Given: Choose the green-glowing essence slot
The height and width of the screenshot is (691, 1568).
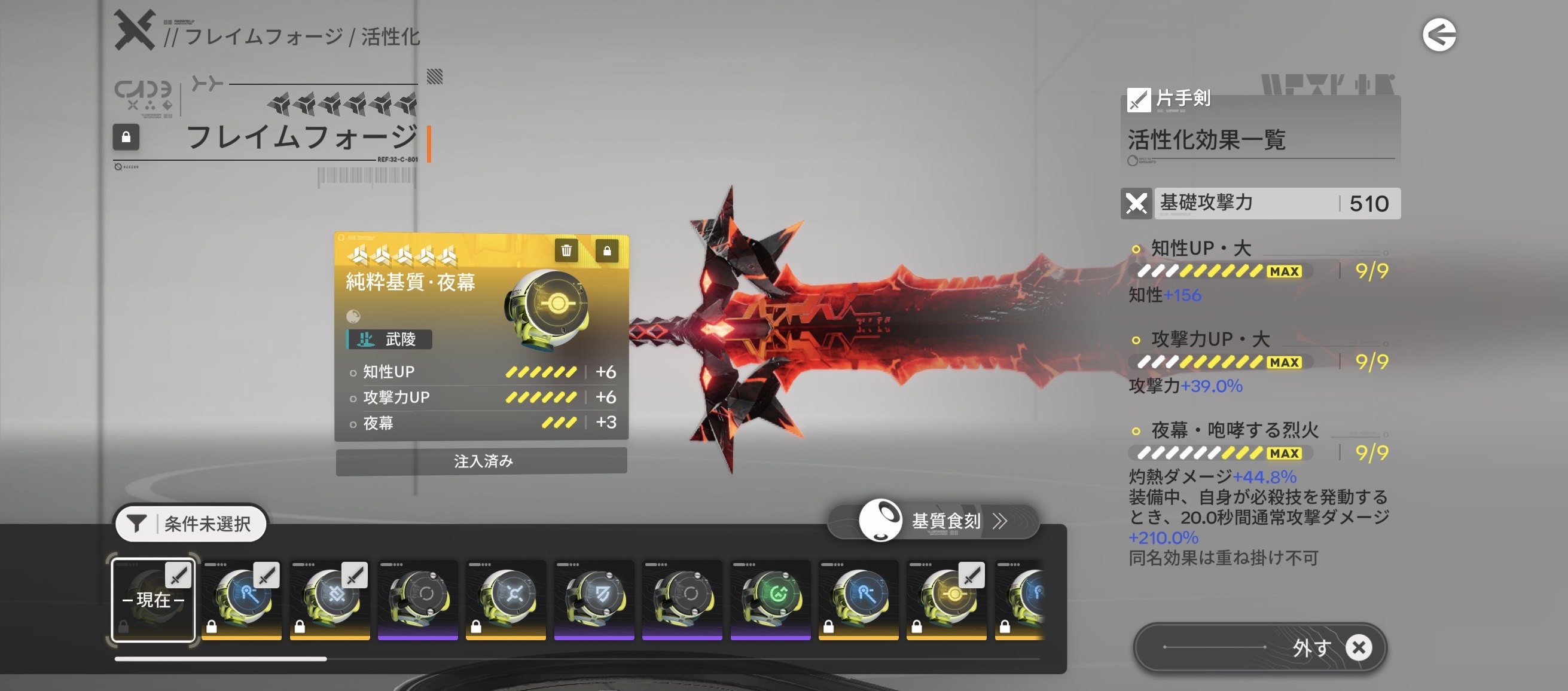Looking at the screenshot, I should [770, 598].
